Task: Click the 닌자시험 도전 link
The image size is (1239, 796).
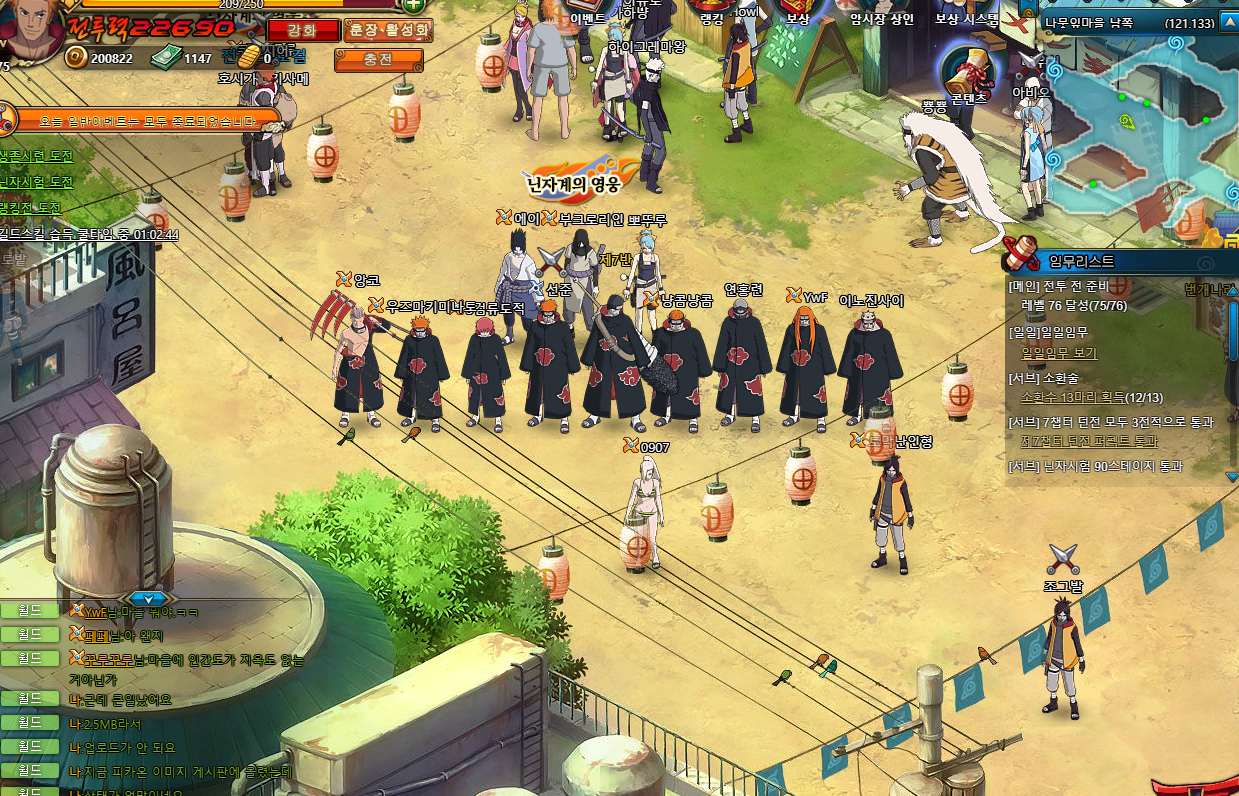Action: (37, 183)
